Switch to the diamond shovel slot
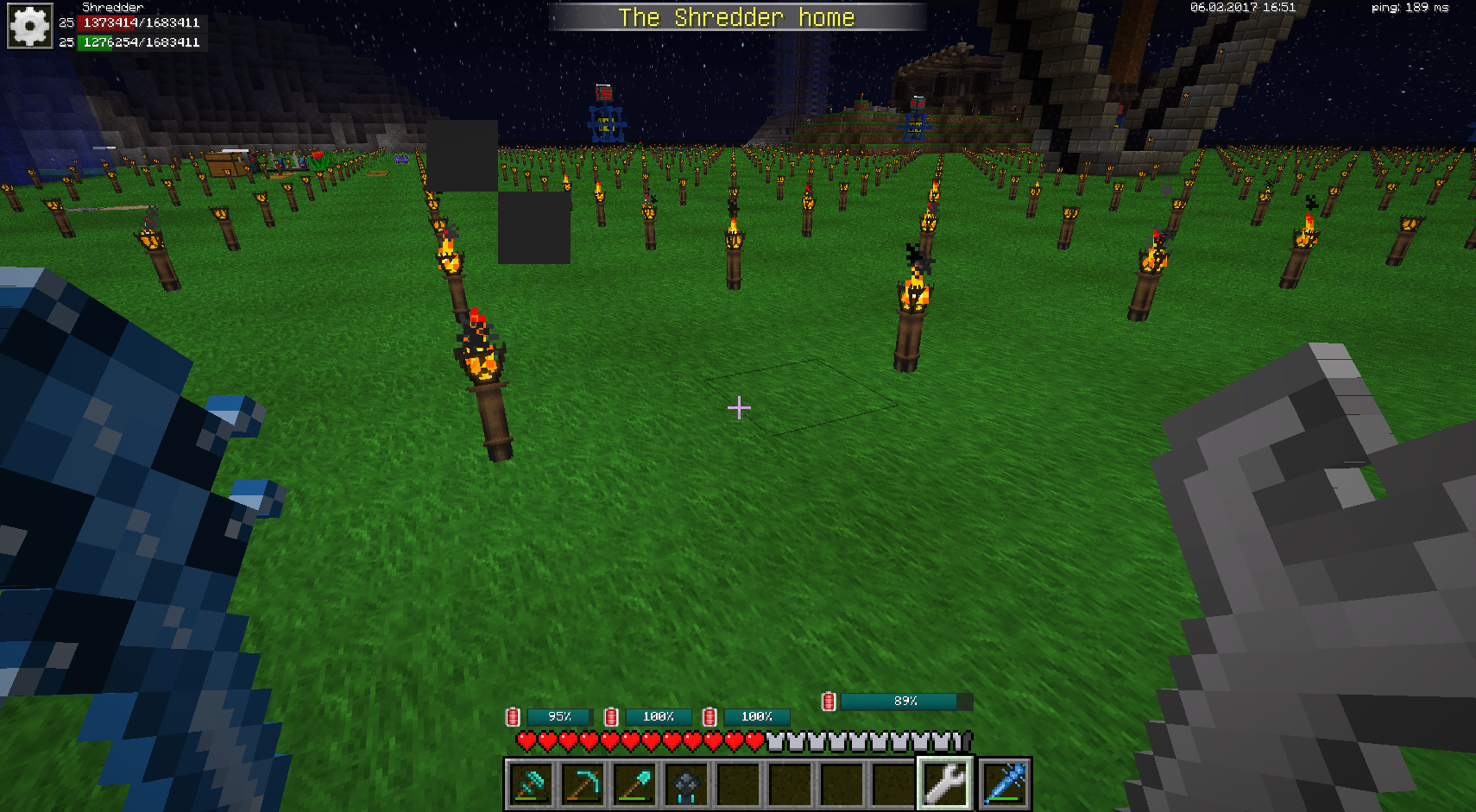 634,784
